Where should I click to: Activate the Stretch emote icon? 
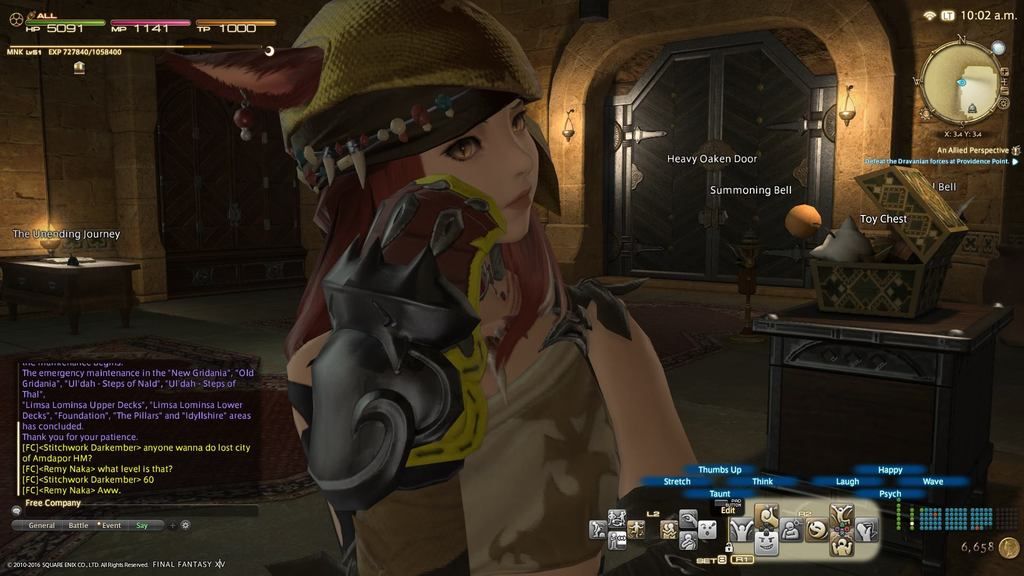point(743,530)
